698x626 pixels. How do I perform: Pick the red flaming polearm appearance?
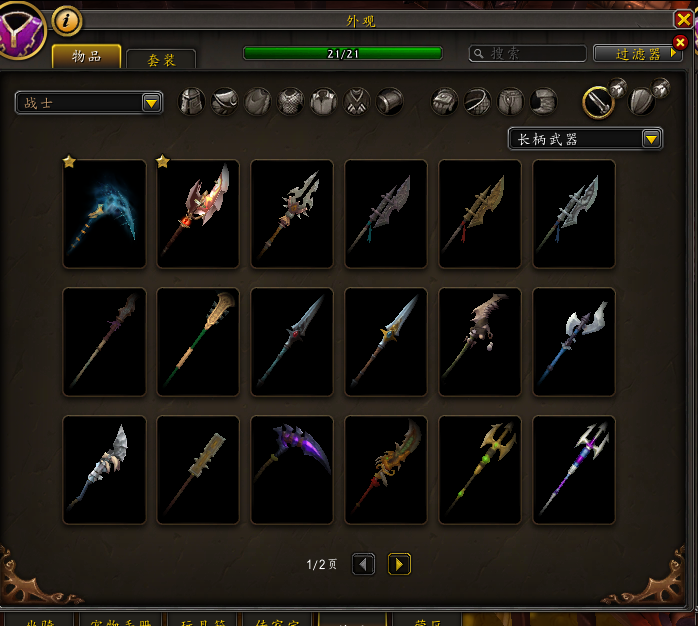[x=198, y=214]
